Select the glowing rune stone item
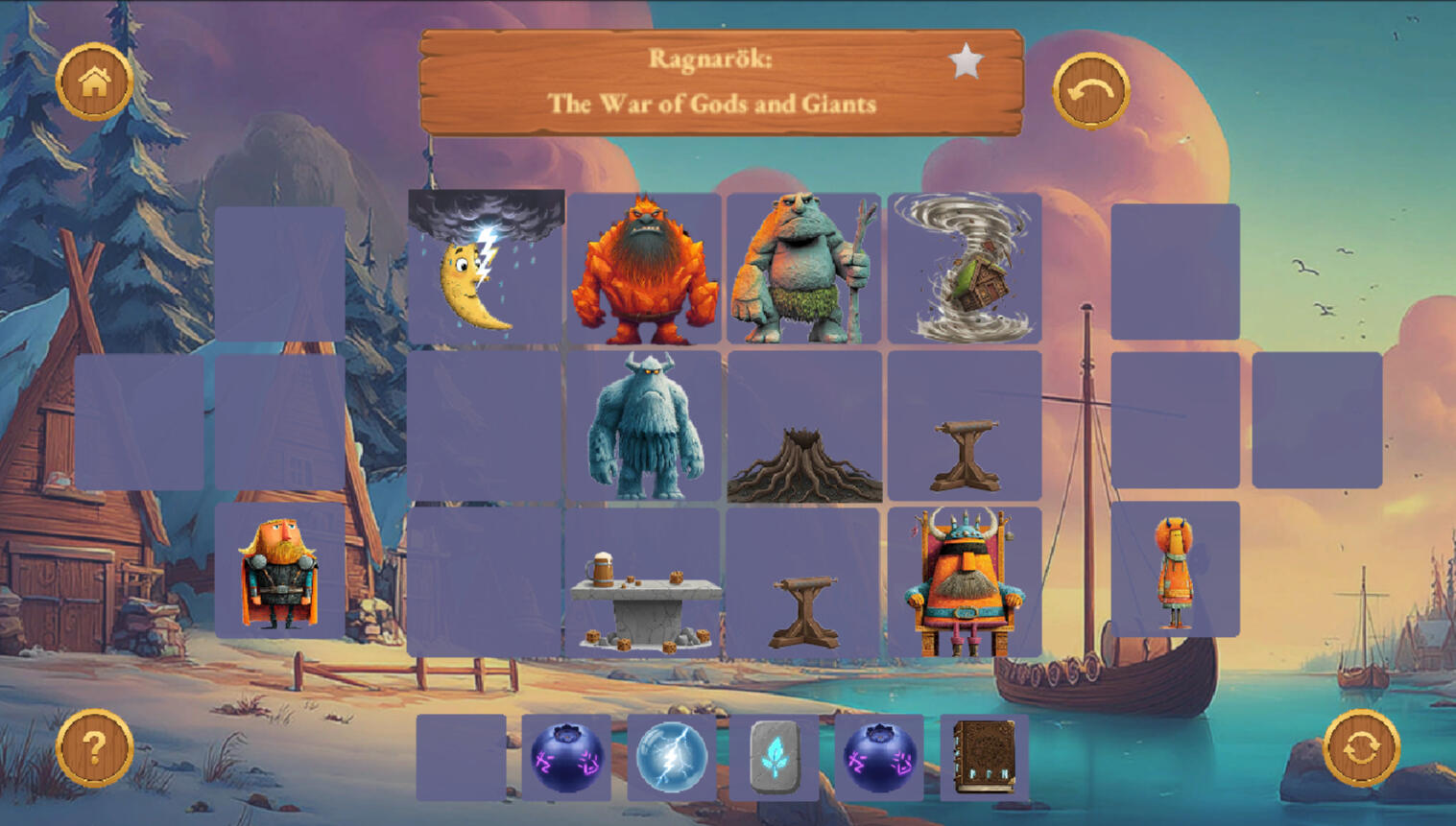Image resolution: width=1456 pixels, height=826 pixels. [775, 757]
